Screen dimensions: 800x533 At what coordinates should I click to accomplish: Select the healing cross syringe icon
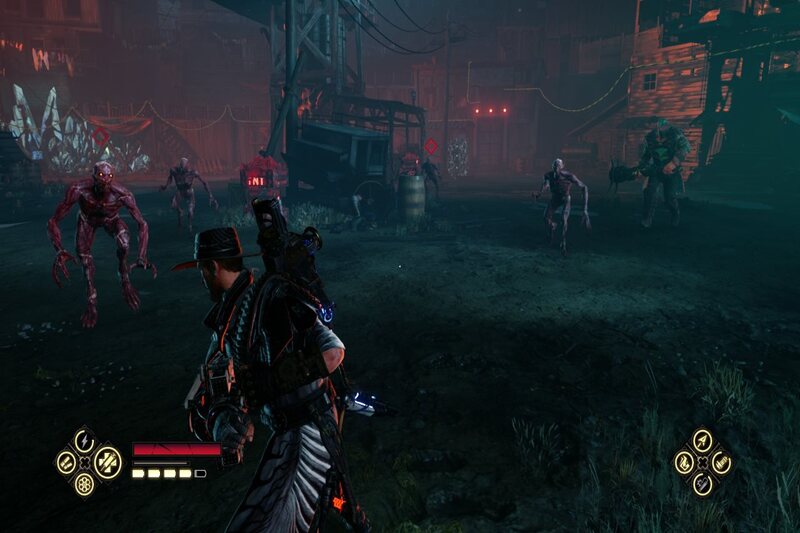click(107, 462)
